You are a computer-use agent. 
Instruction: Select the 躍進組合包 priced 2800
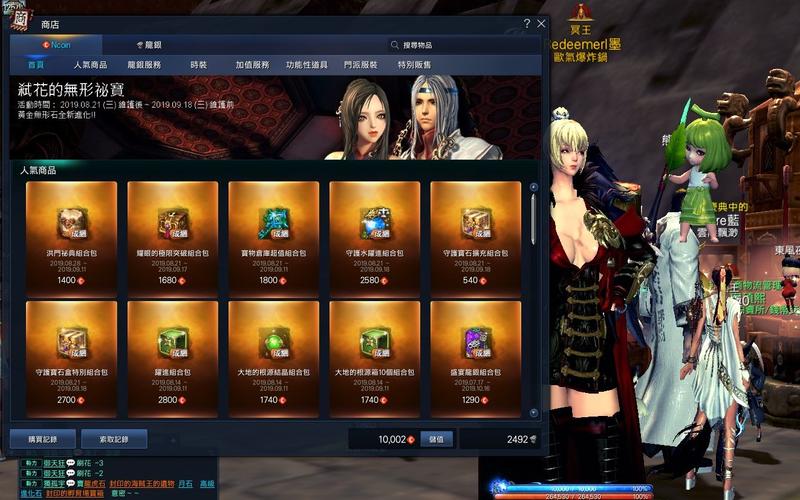(172, 356)
